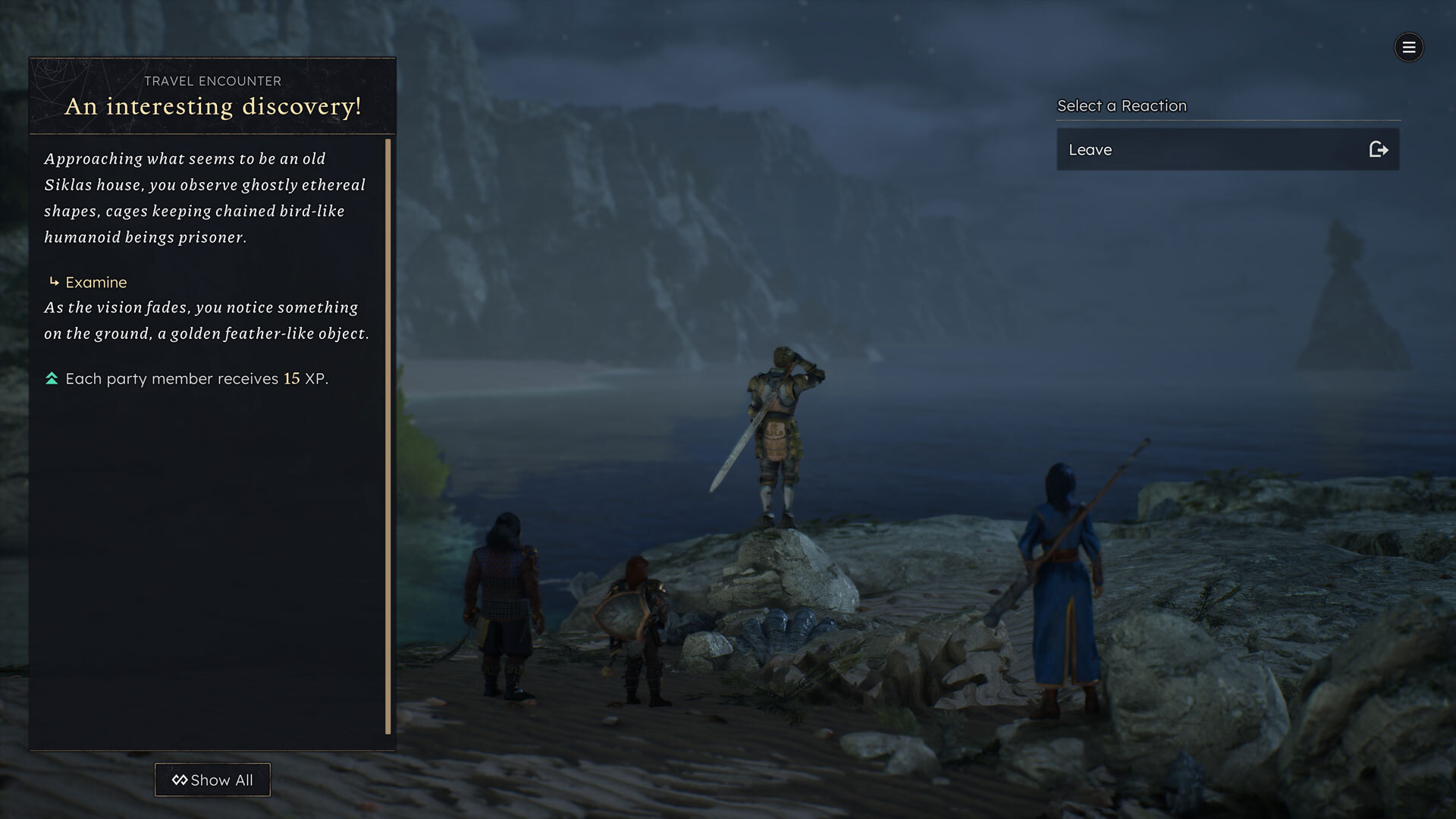
Task: Click the encounter text scrollbar
Action: (388, 436)
